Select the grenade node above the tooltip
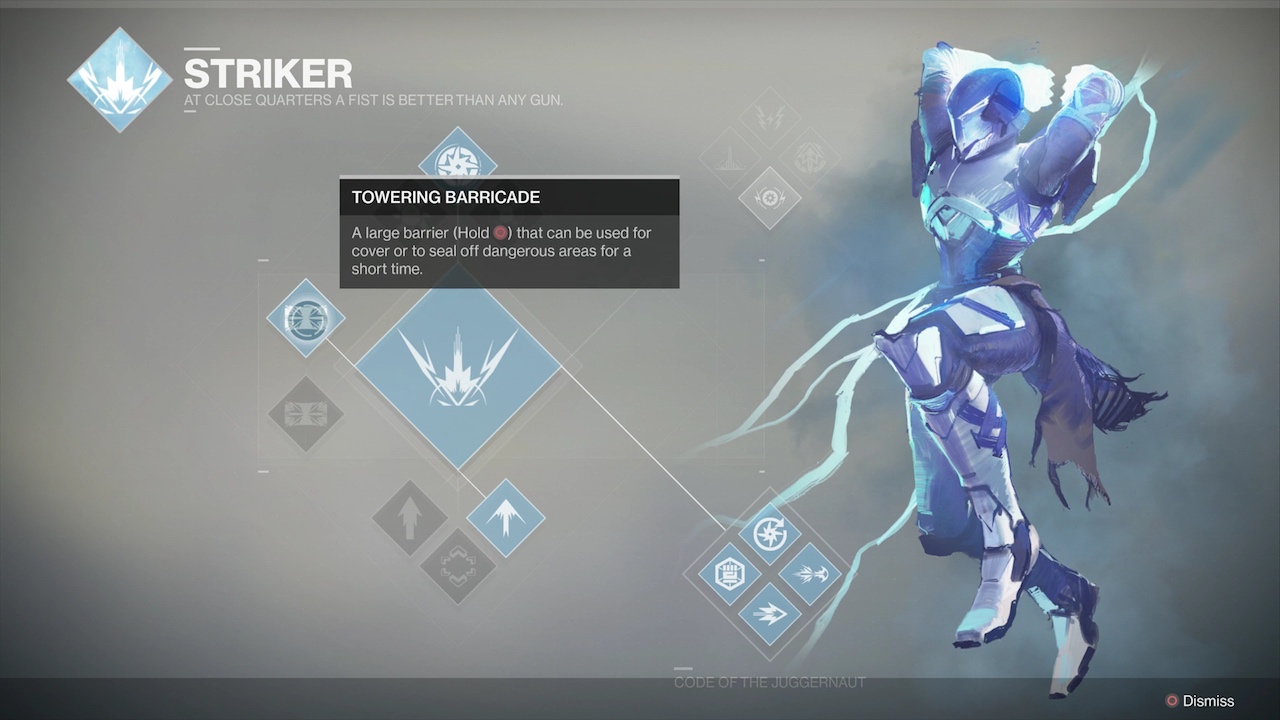This screenshot has height=720, width=1280. [458, 160]
